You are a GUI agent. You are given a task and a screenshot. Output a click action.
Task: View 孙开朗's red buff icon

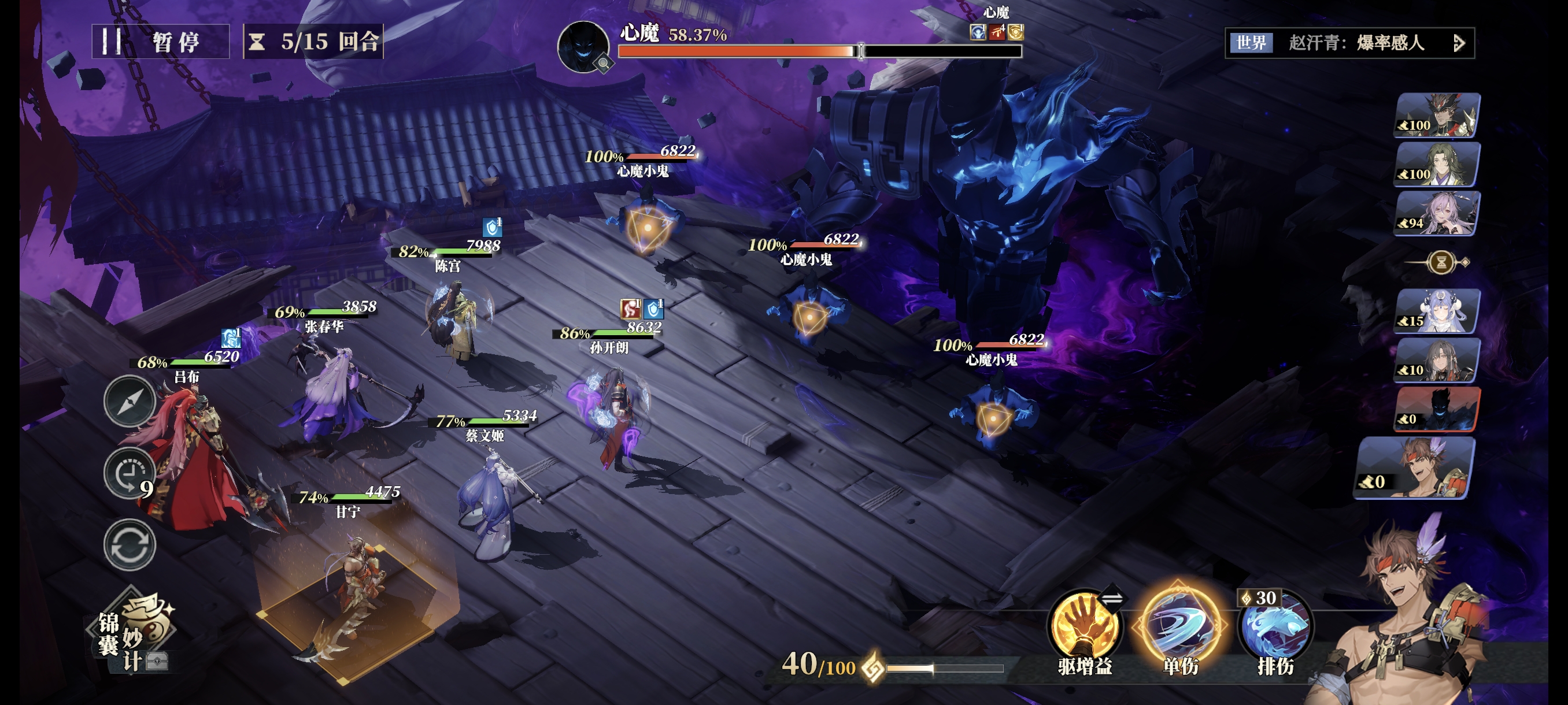[630, 309]
